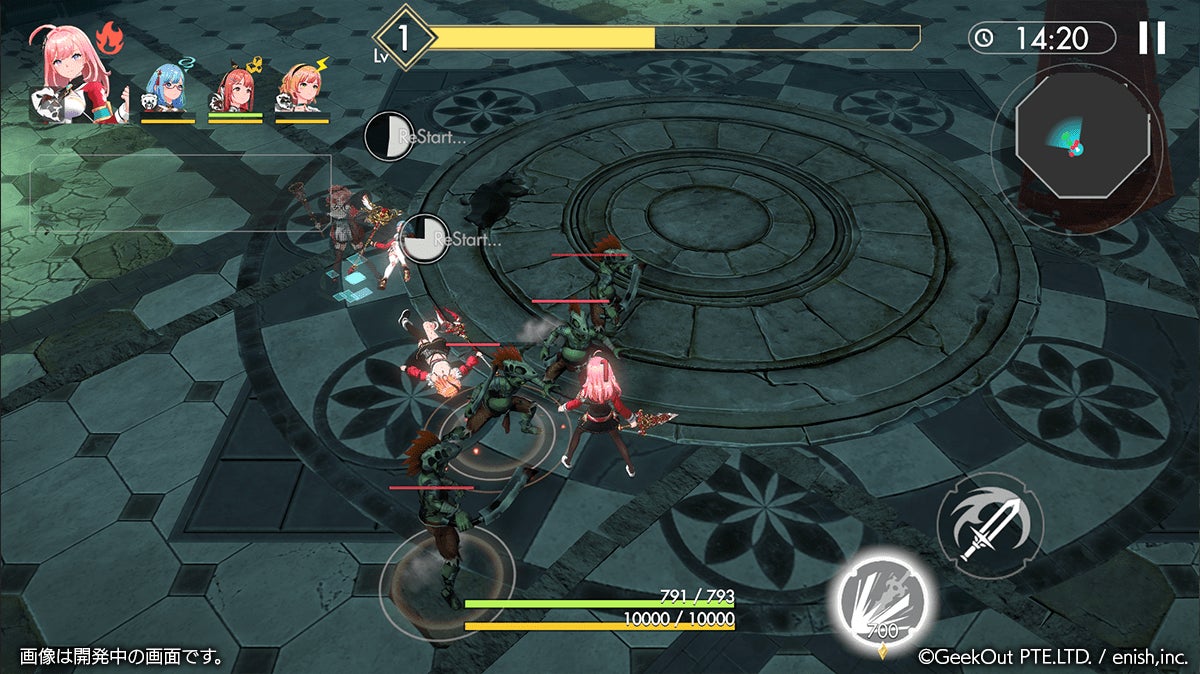Switch to the red-haired party member

click(x=234, y=91)
